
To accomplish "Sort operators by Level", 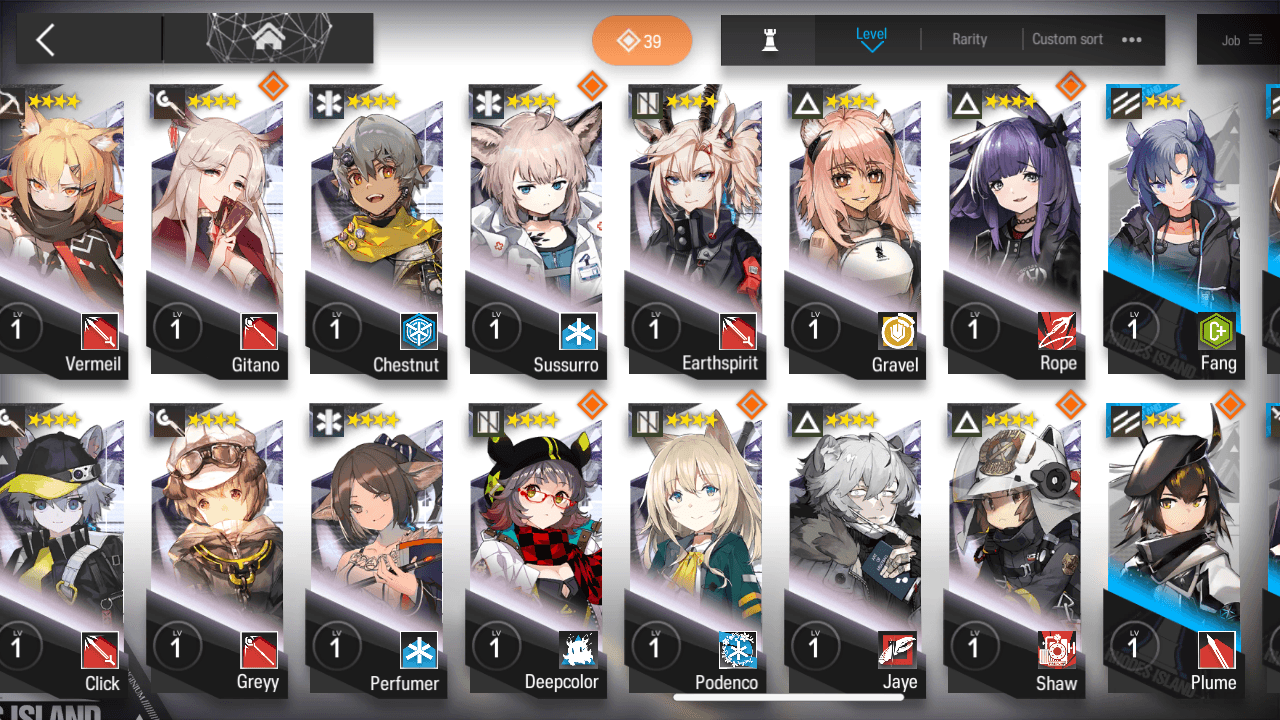I will (871, 39).
